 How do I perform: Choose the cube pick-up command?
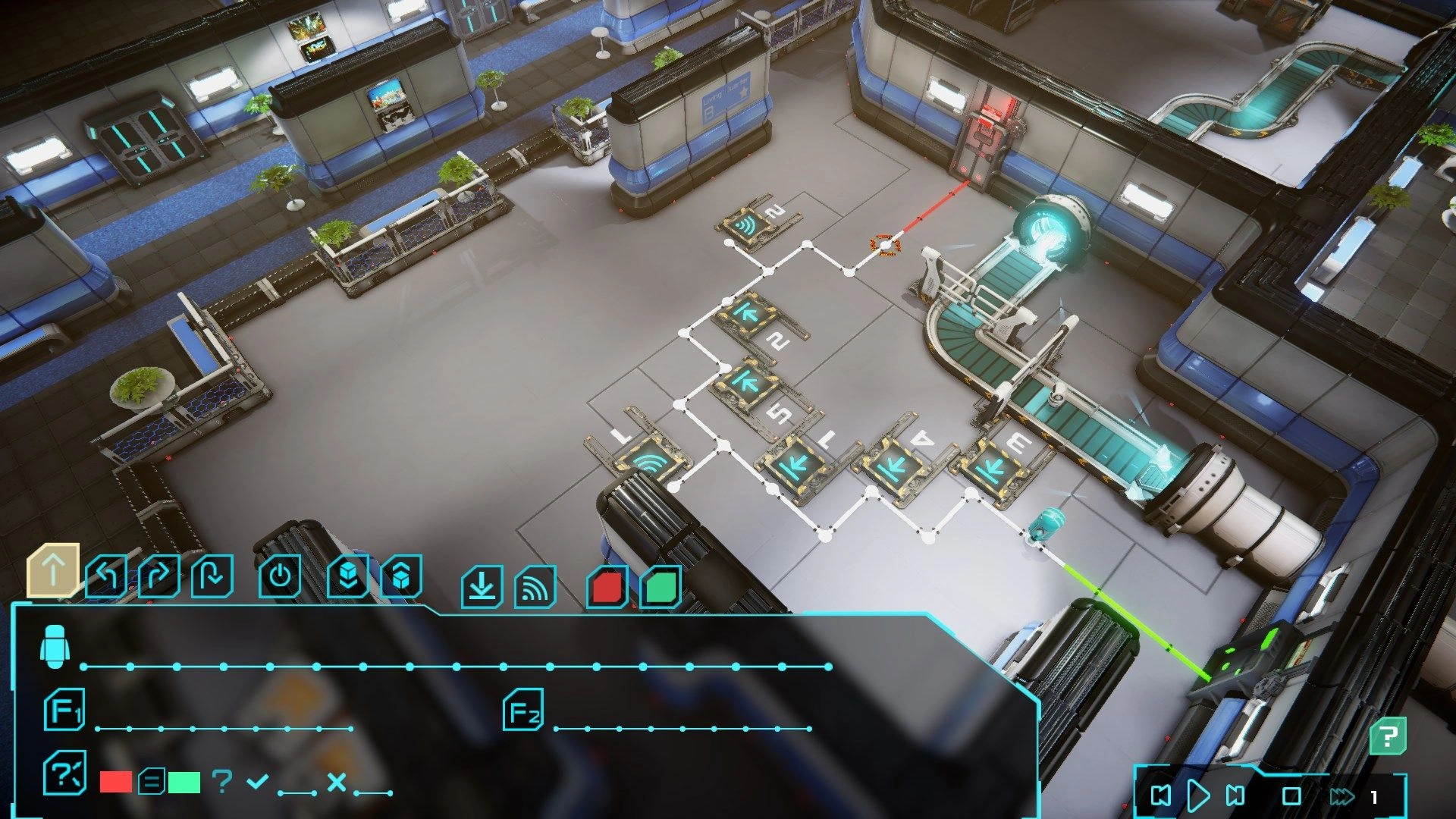click(x=401, y=578)
